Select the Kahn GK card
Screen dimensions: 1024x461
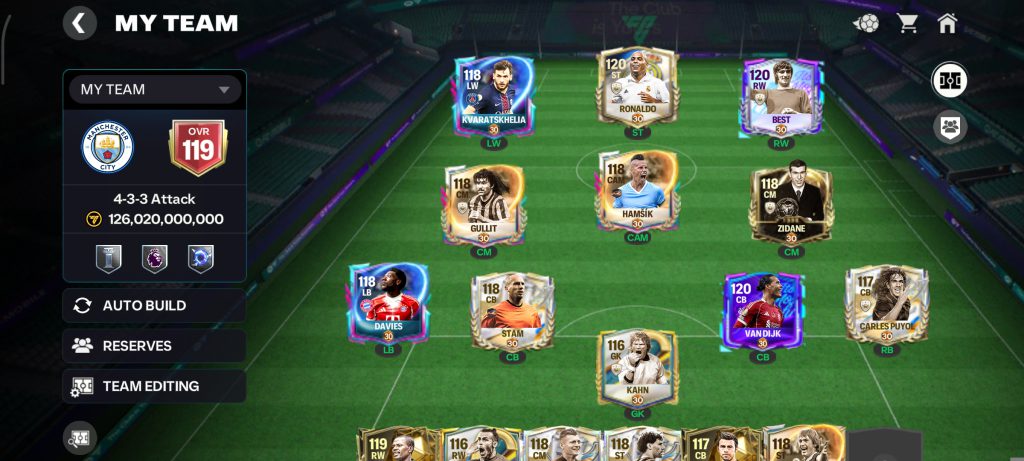pyautogui.click(x=637, y=368)
